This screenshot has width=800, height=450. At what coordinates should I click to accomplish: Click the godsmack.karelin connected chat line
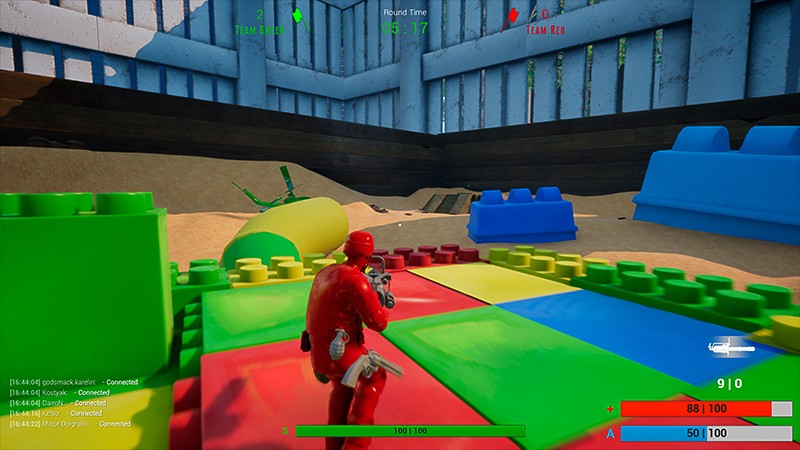74,382
